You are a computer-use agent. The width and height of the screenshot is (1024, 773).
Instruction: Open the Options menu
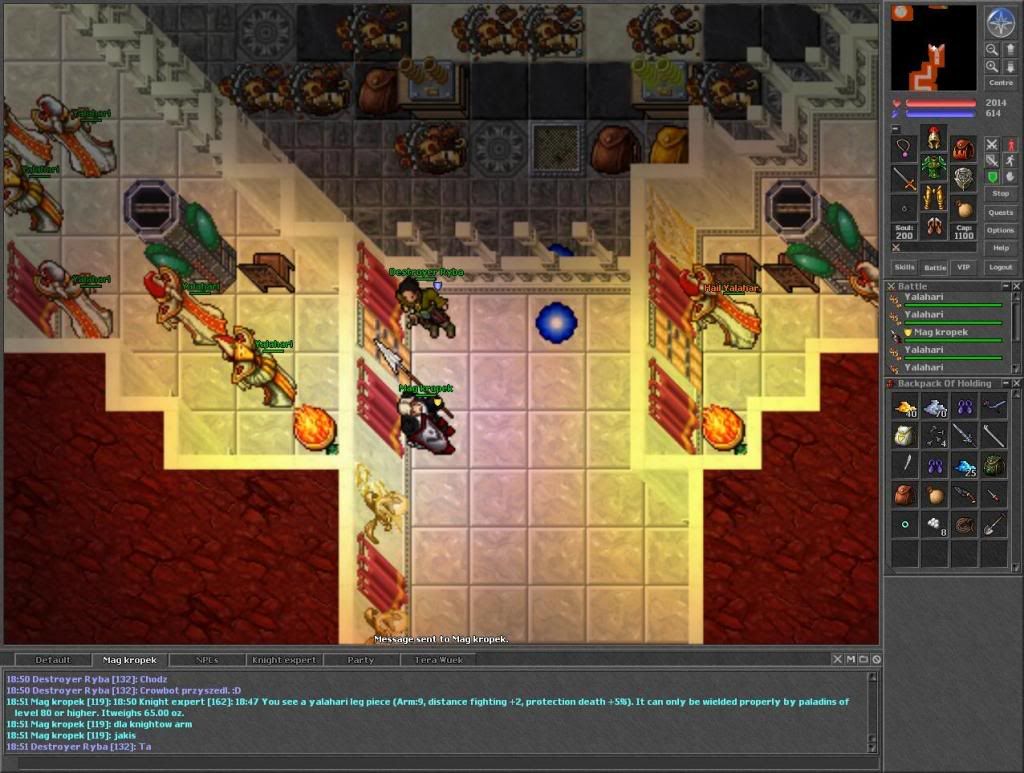coord(1000,230)
